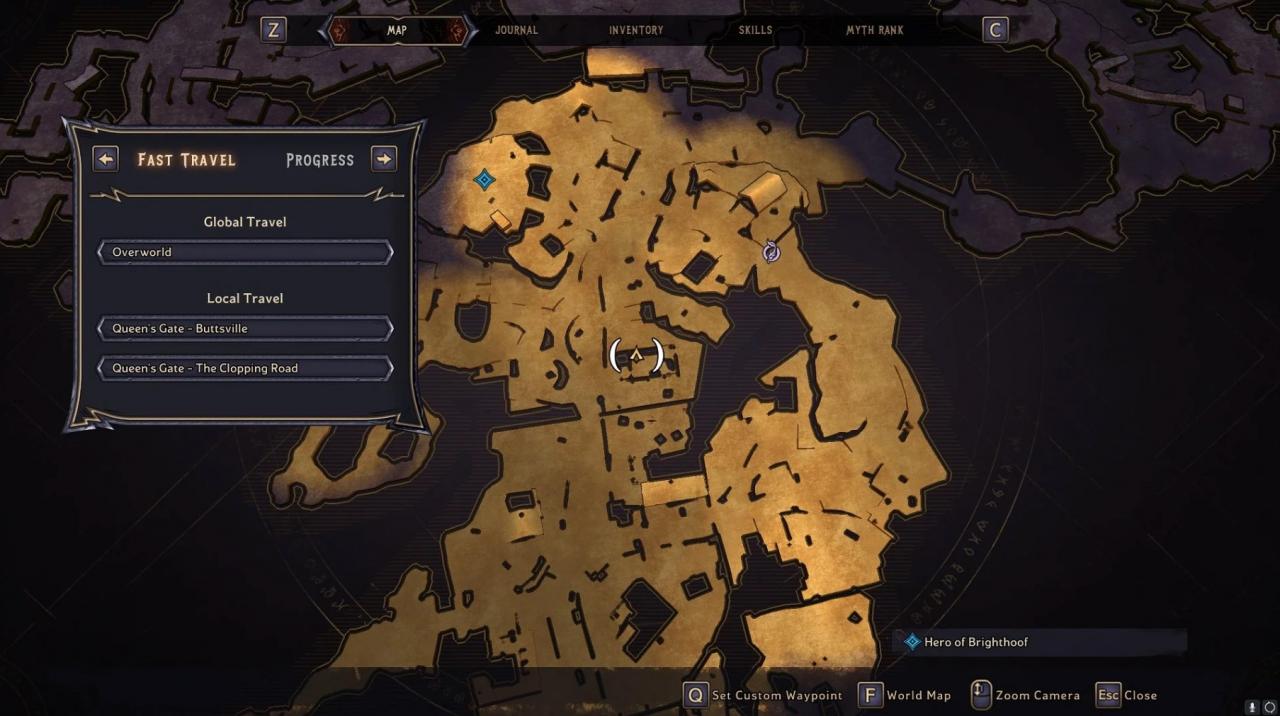
Task: Switch to the Progress panel heading
Action: click(x=320, y=160)
